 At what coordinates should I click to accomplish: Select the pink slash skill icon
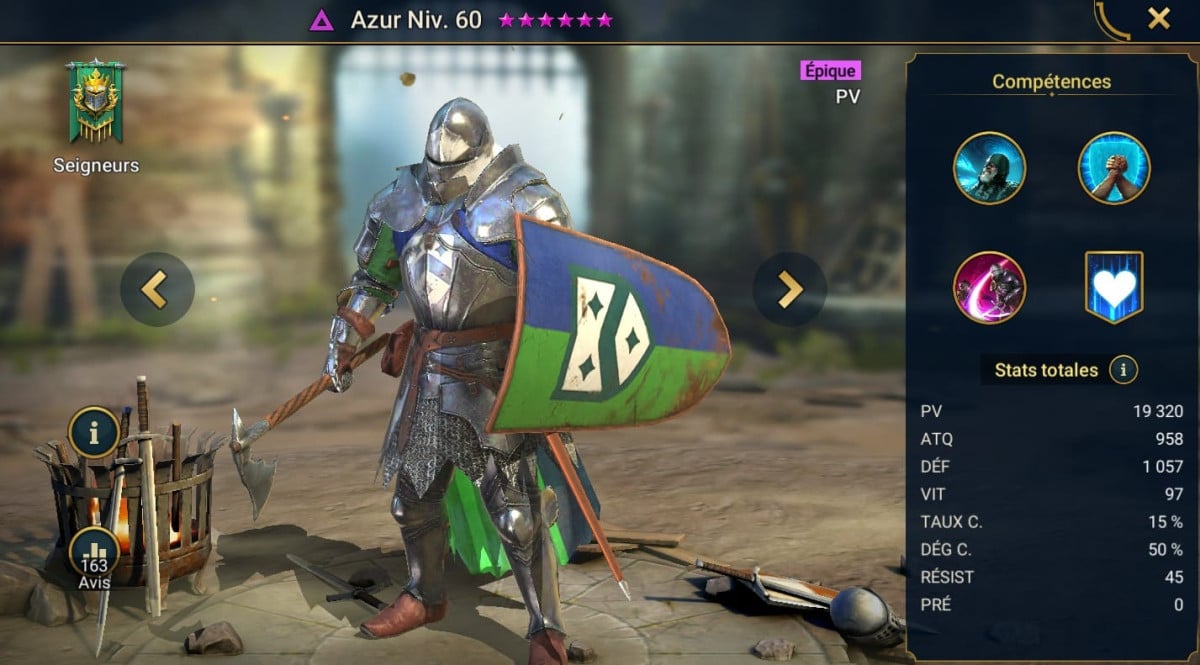[x=989, y=288]
